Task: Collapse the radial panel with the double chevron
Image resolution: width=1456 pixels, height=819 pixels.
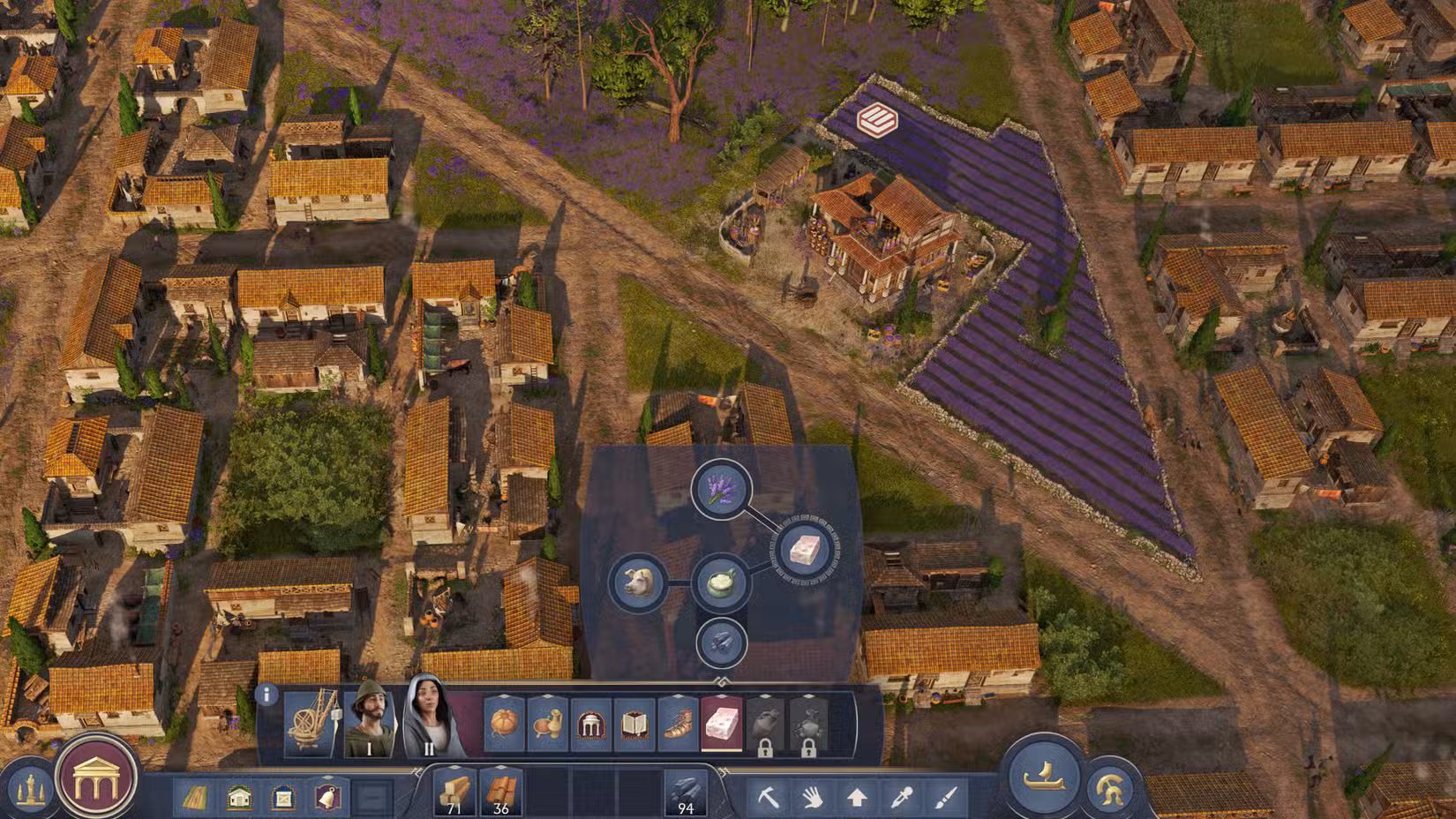Action: point(724,680)
